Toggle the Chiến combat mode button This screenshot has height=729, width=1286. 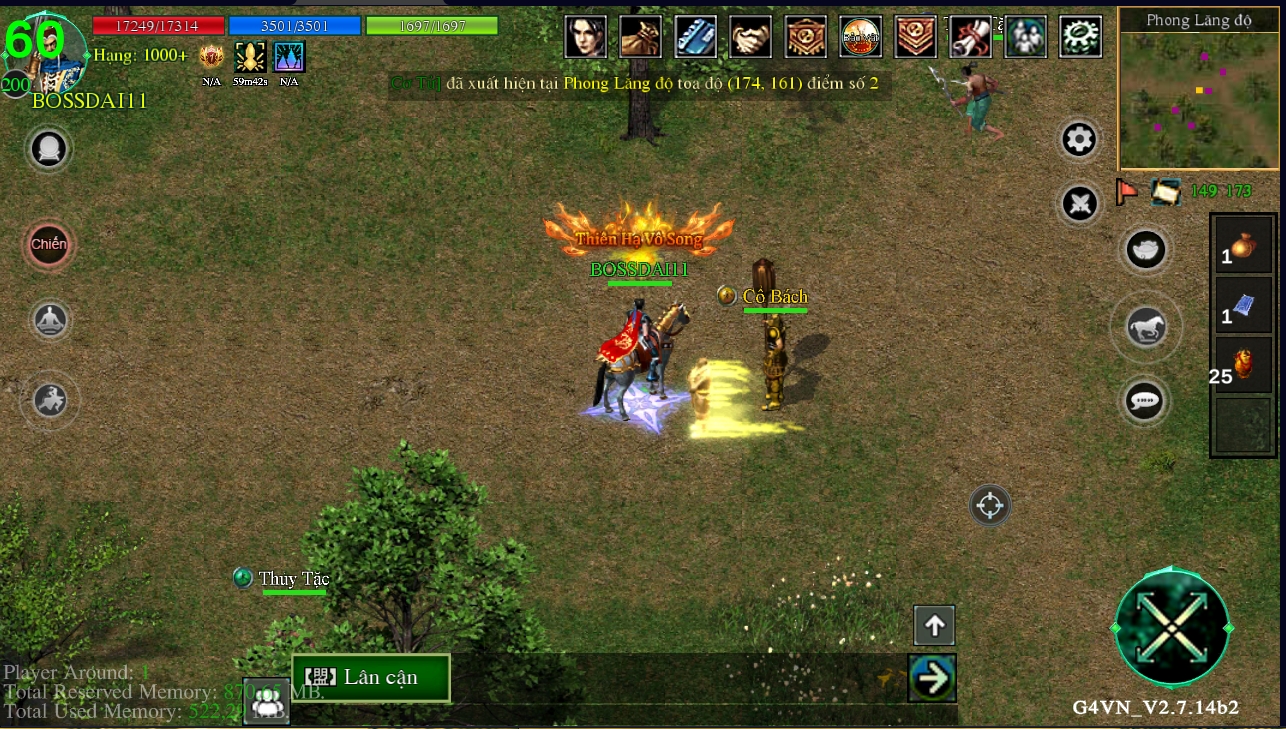[49, 244]
